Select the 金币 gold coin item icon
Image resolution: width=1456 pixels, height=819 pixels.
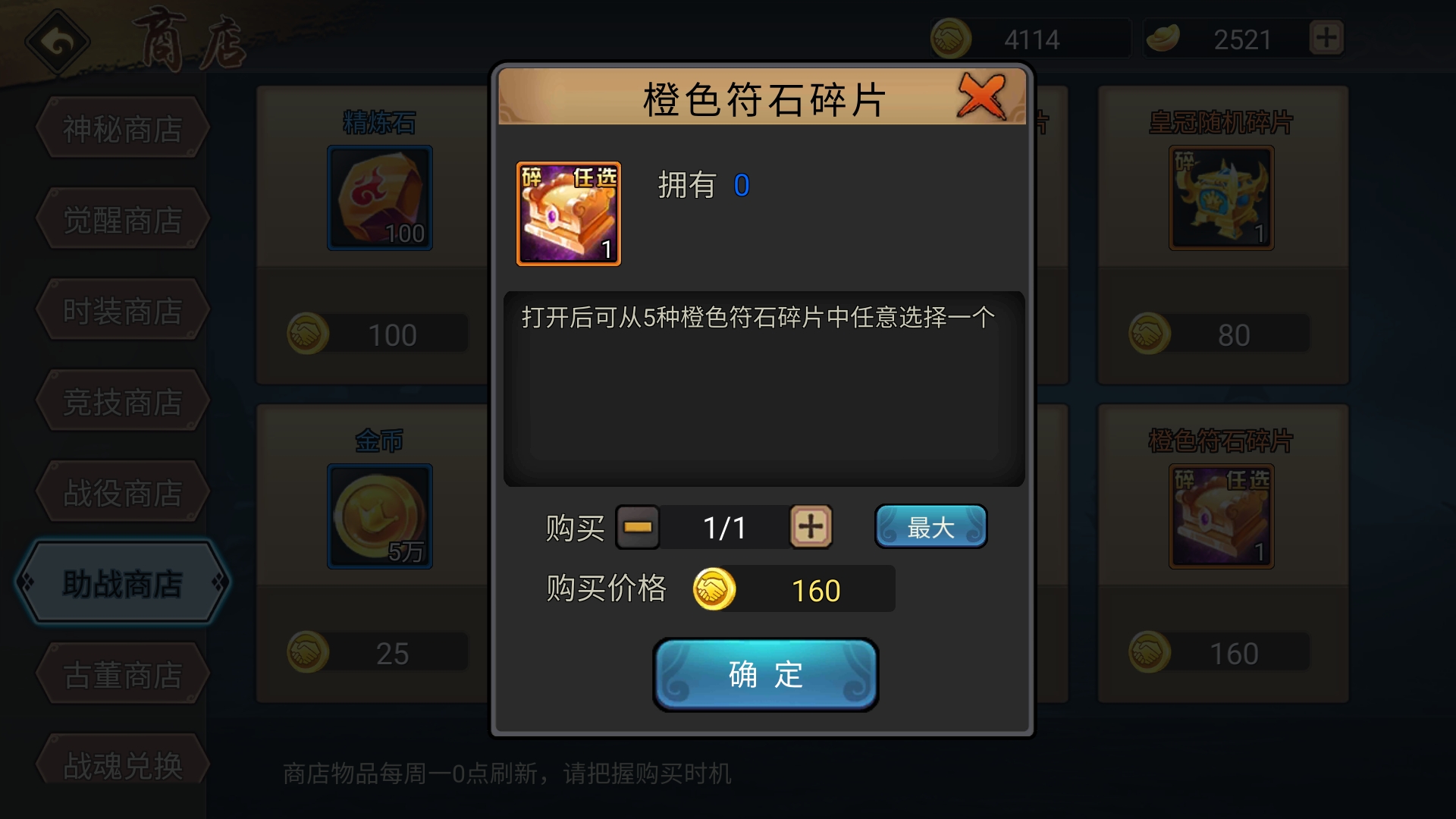click(x=378, y=516)
